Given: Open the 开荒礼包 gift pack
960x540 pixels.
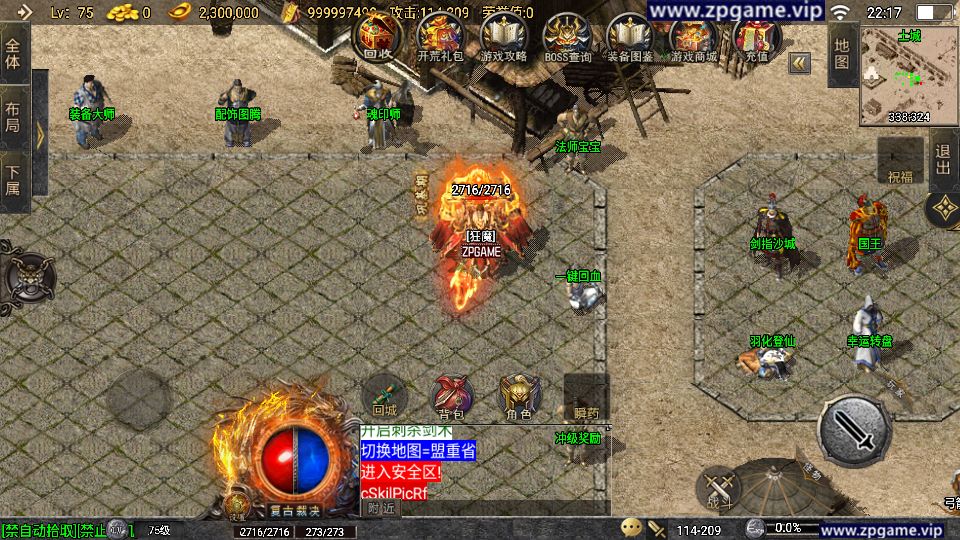Looking at the screenshot, I should [440, 39].
